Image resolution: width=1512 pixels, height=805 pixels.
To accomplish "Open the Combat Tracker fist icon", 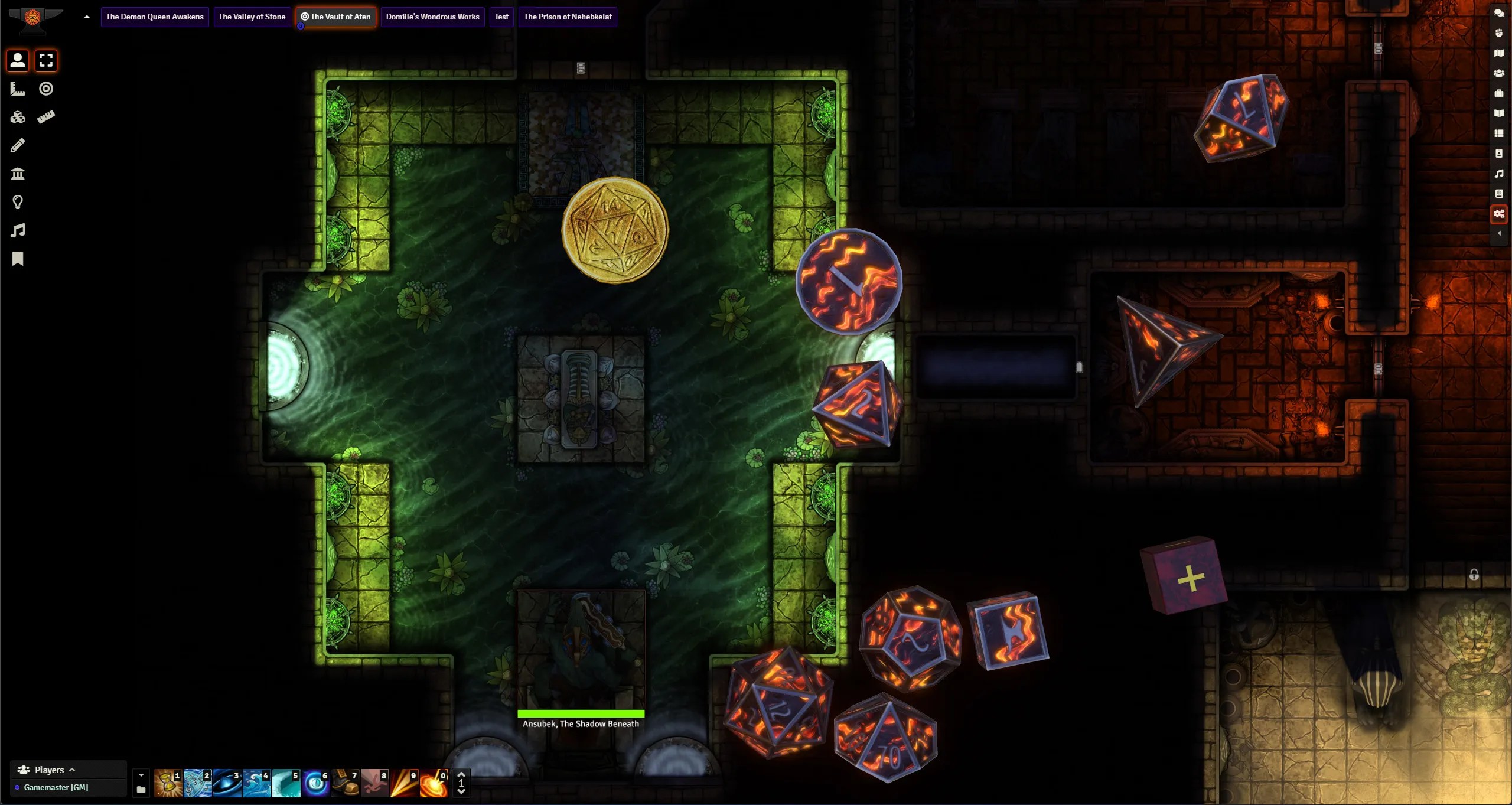I will (1500, 33).
